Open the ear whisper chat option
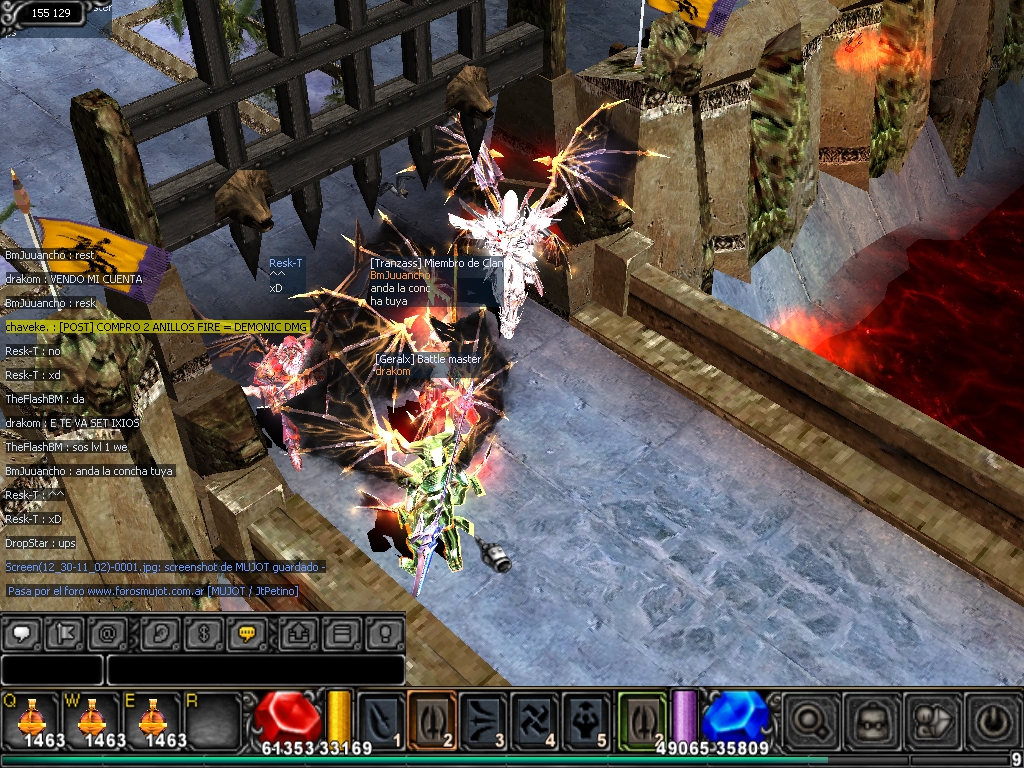 (160, 633)
